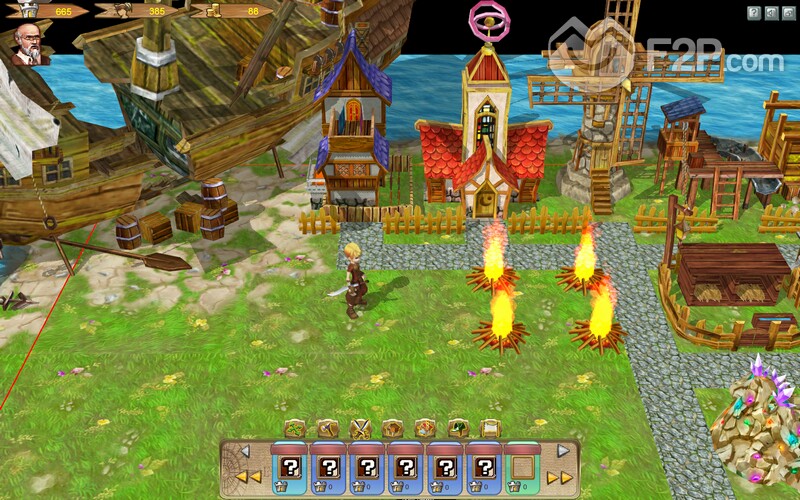Click the bearded old man advisor portrait

click(x=28, y=44)
